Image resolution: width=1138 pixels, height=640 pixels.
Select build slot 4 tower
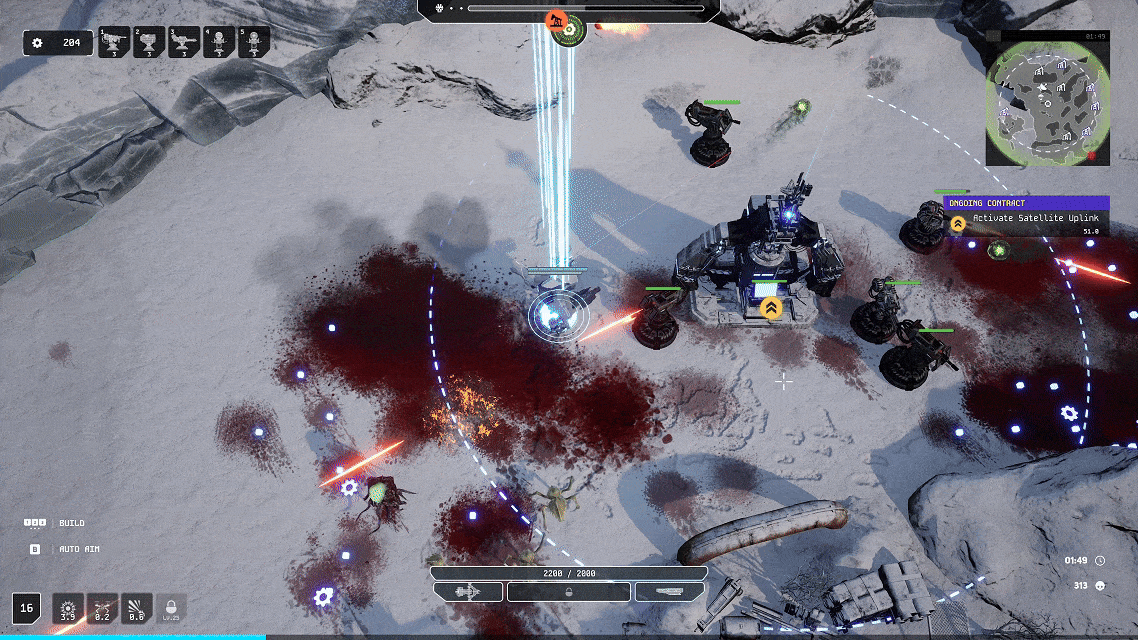pyautogui.click(x=220, y=43)
